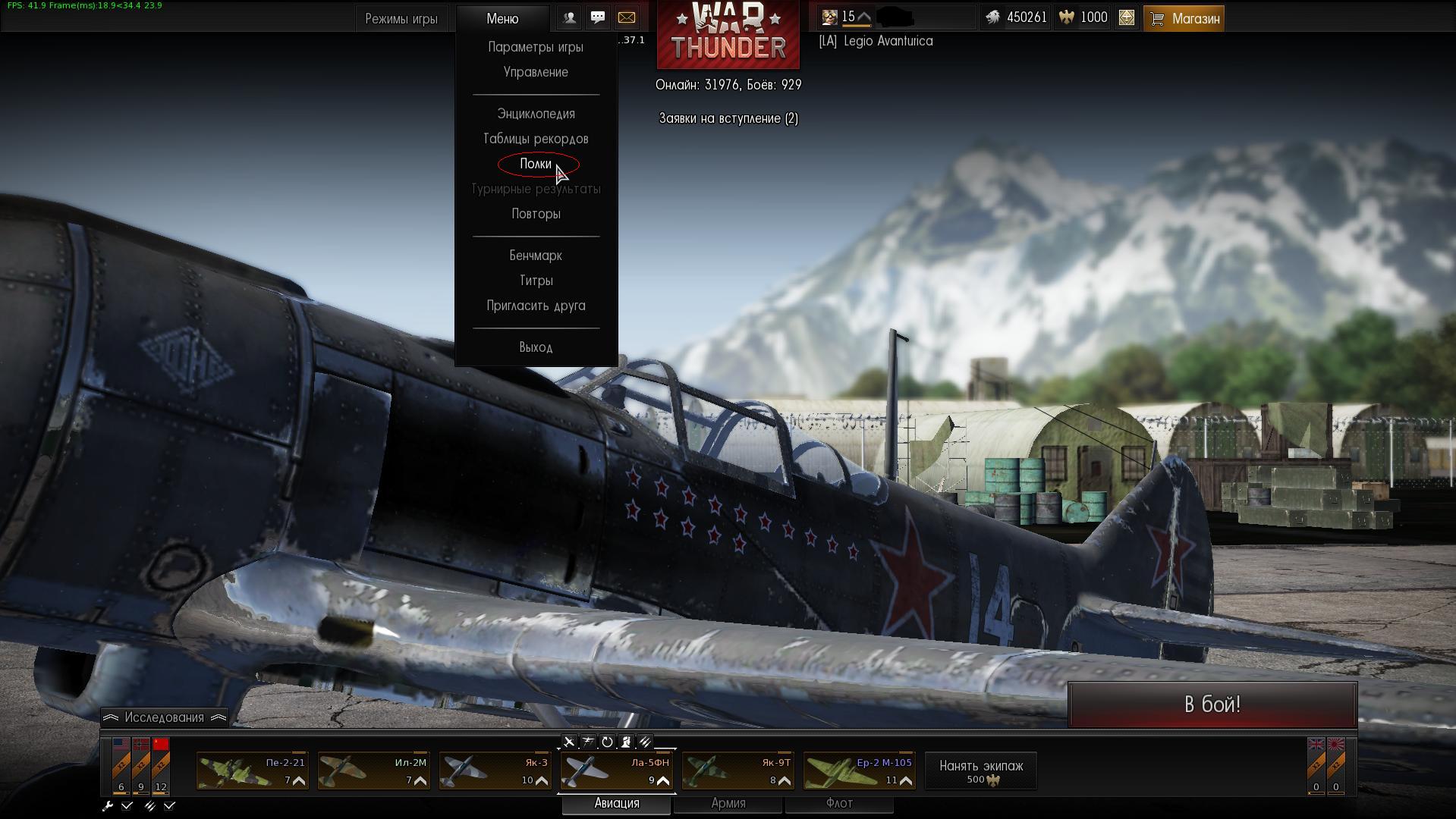This screenshot has width=1456, height=819.
Task: Click the В бой! battle button
Action: click(x=1212, y=704)
